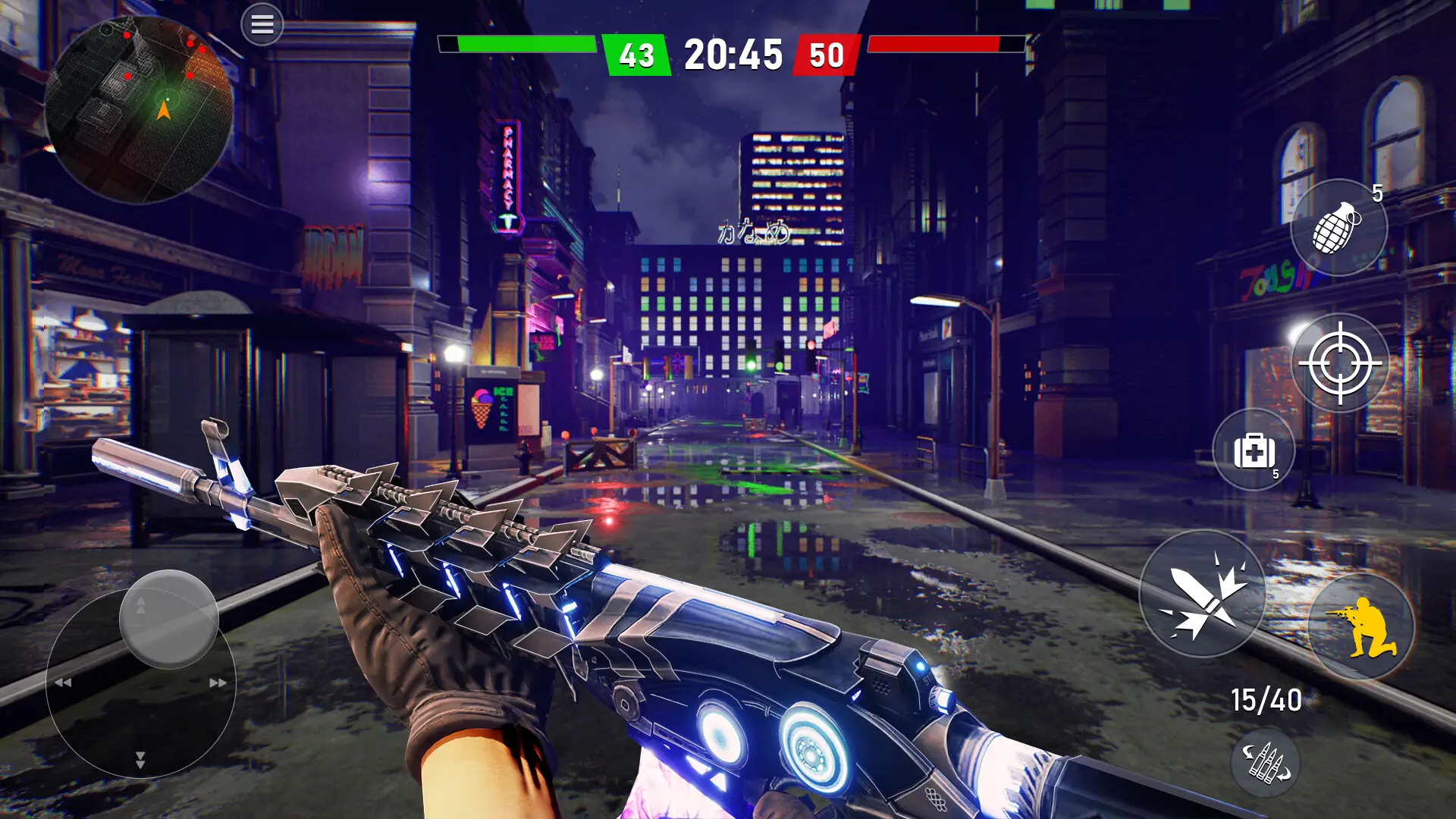Tap the circular minimap
The width and height of the screenshot is (1456, 819).
point(139,110)
